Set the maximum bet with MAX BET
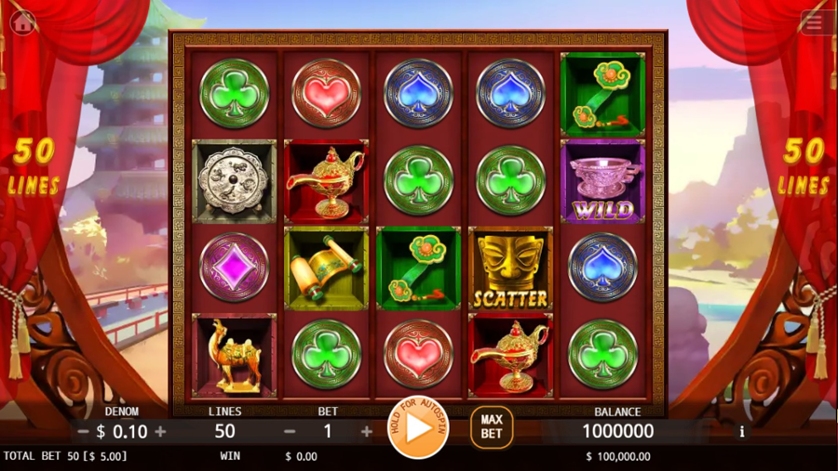The height and width of the screenshot is (471, 838). [491, 427]
